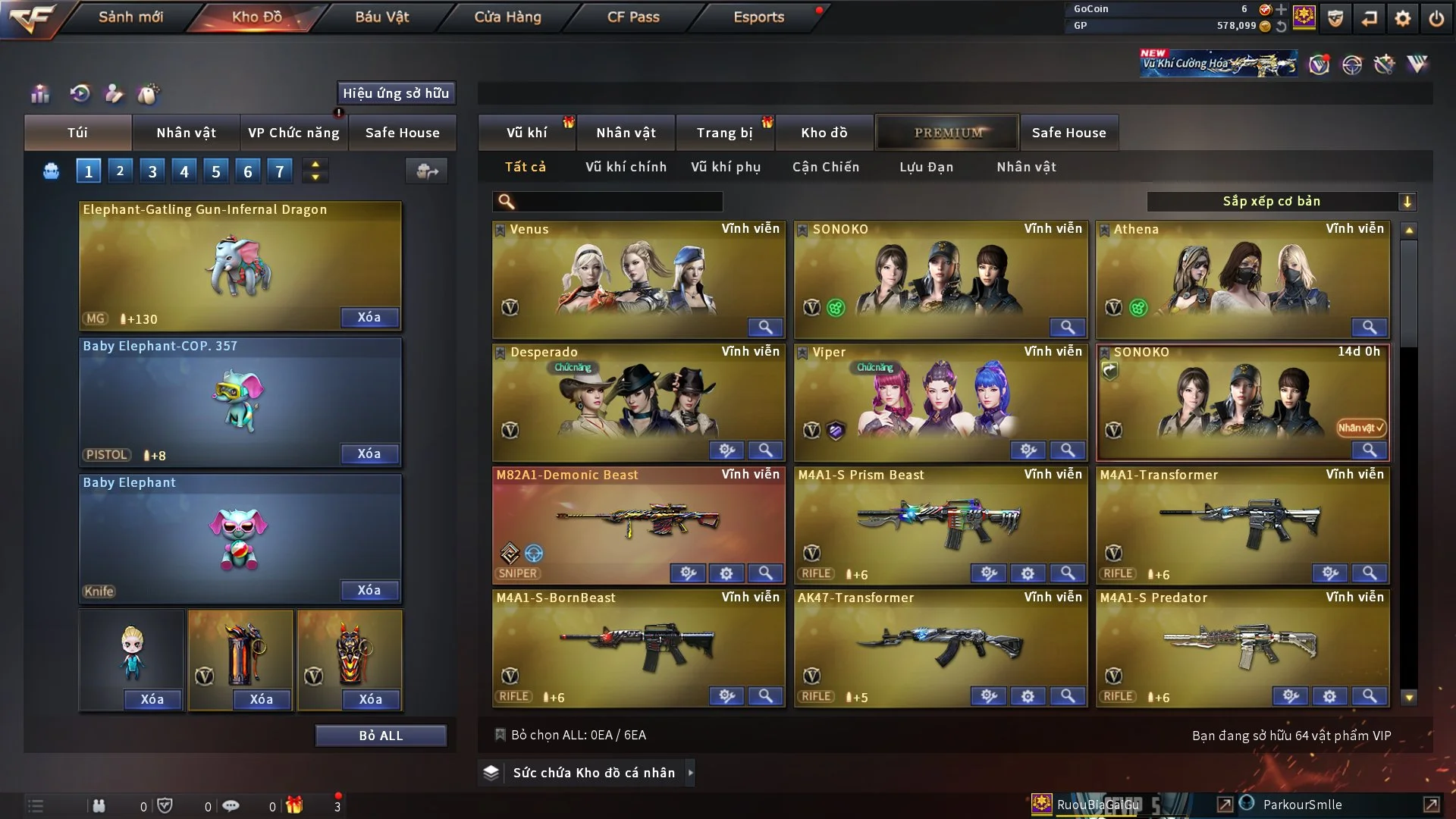The image size is (1456, 819).
Task: Select bag slot 5
Action: tap(215, 171)
